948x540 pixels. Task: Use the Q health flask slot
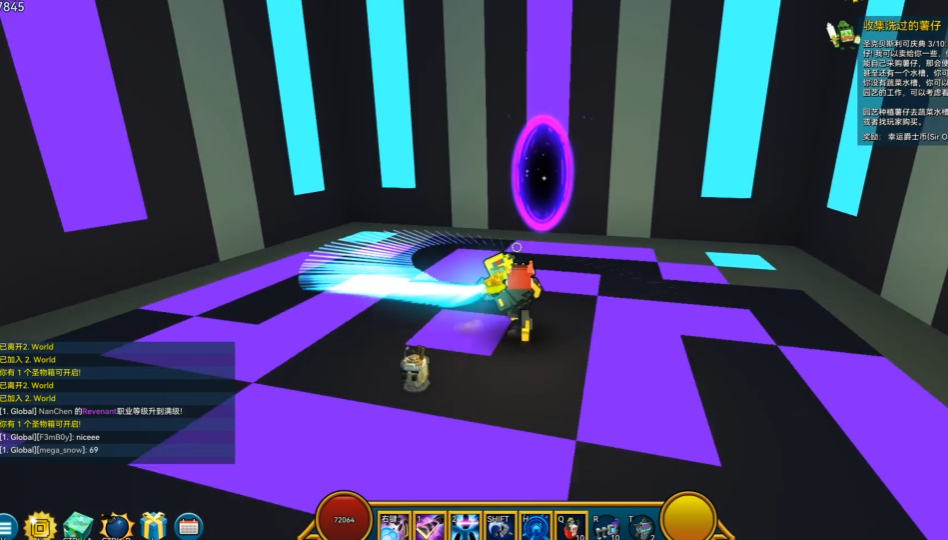point(572,527)
